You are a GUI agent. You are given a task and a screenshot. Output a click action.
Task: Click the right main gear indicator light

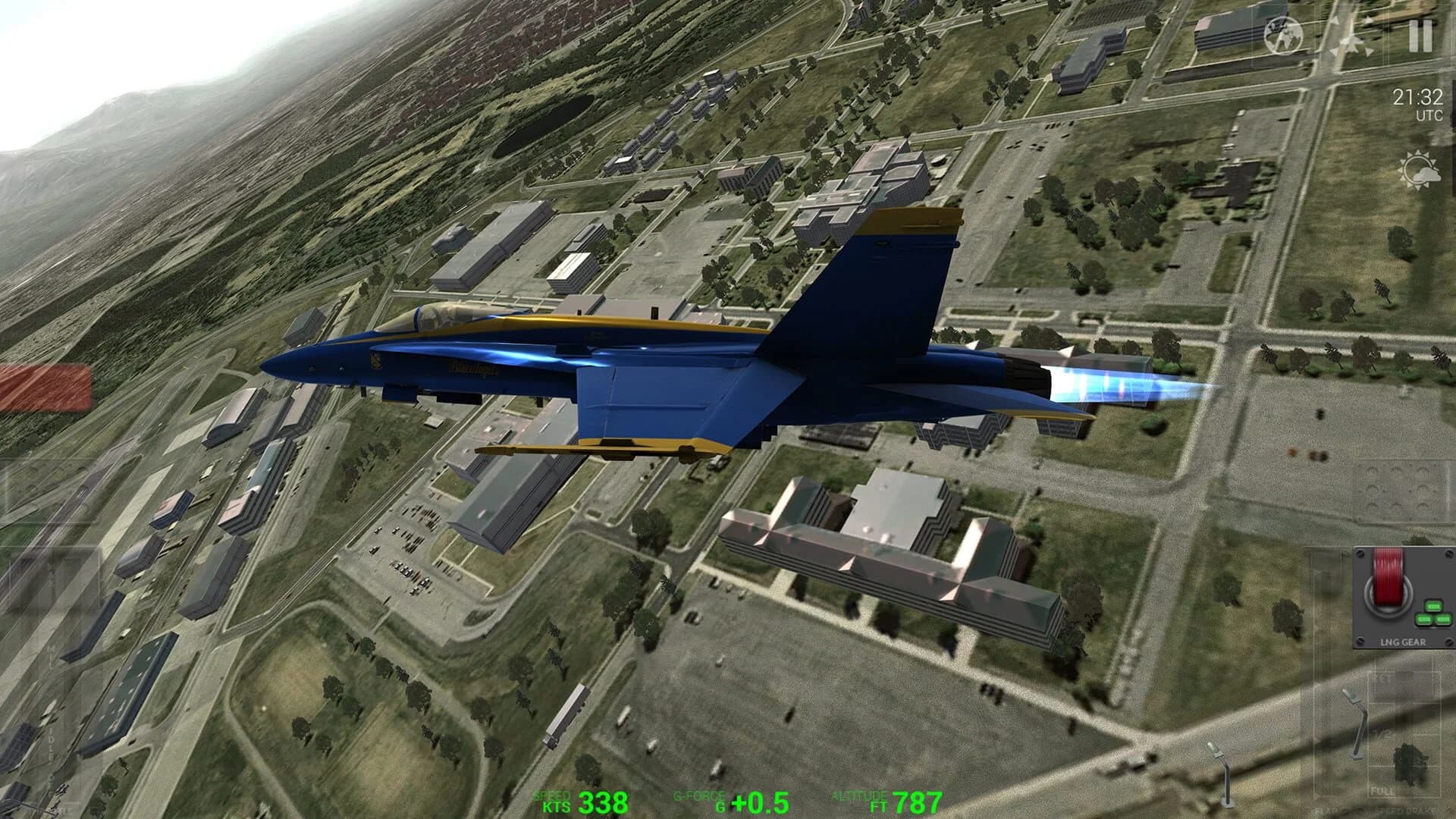coord(1443,618)
